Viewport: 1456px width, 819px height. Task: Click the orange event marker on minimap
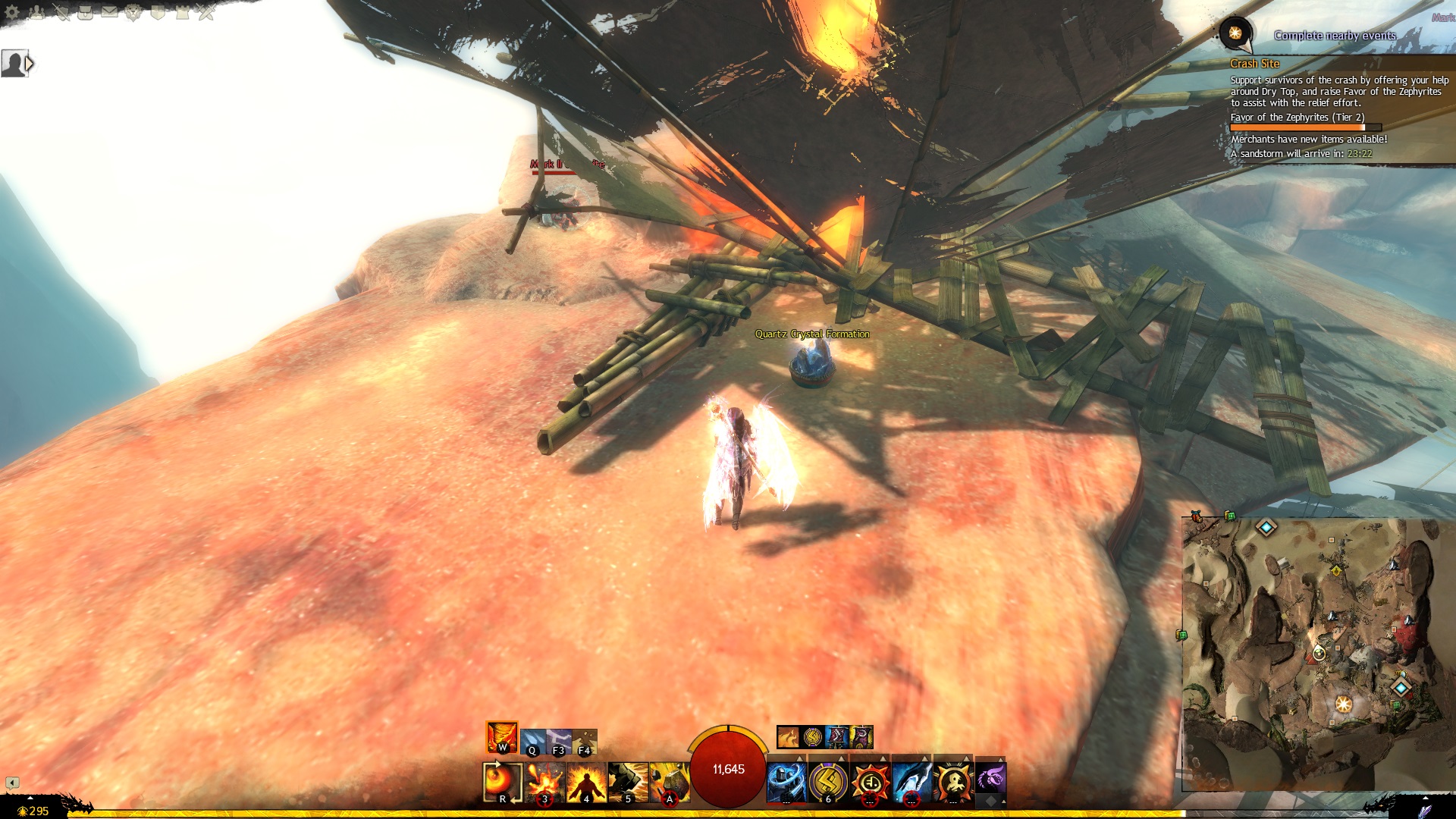(x=1344, y=704)
